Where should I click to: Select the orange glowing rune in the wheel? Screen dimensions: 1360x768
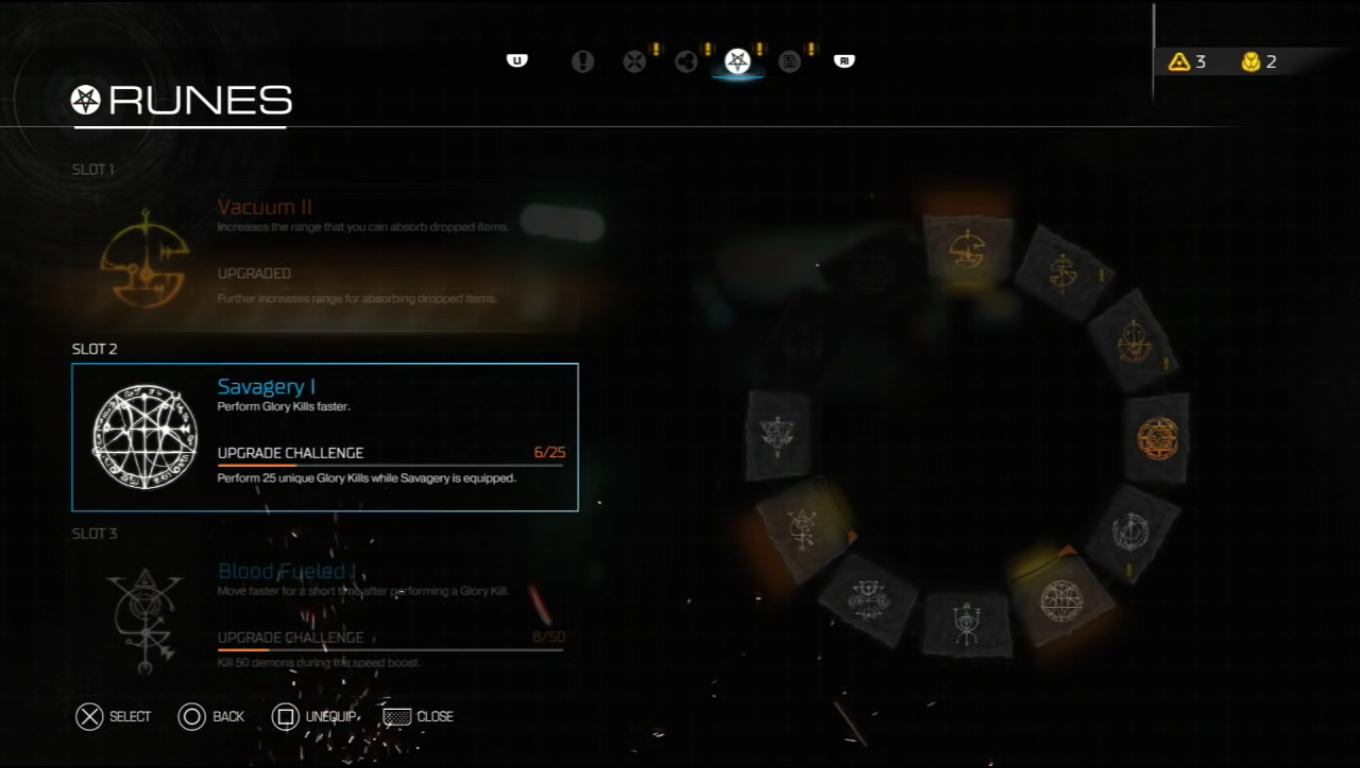pos(1158,437)
